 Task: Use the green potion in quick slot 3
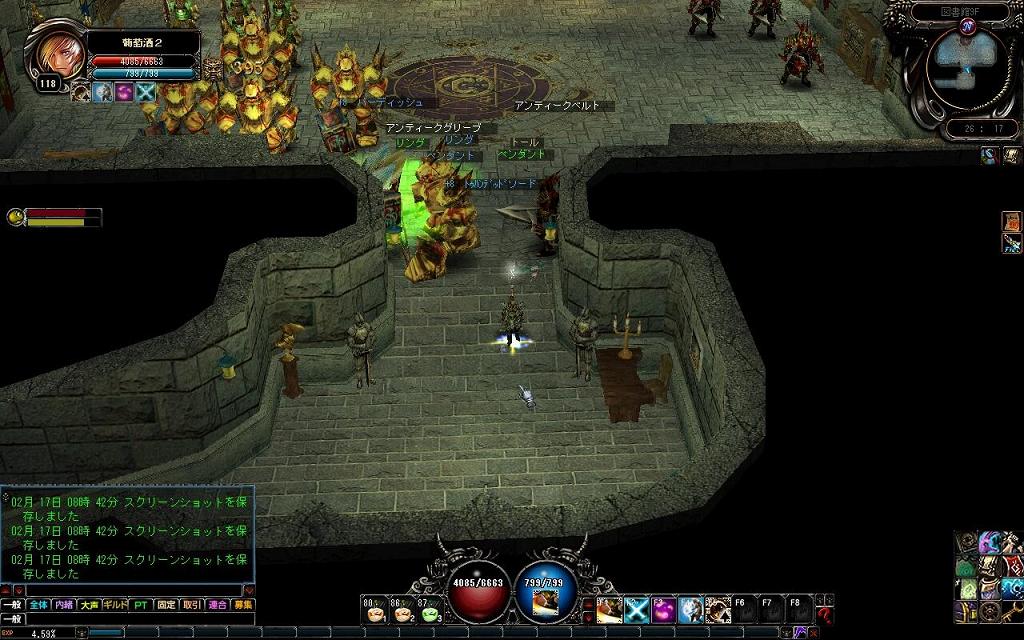click(x=429, y=612)
